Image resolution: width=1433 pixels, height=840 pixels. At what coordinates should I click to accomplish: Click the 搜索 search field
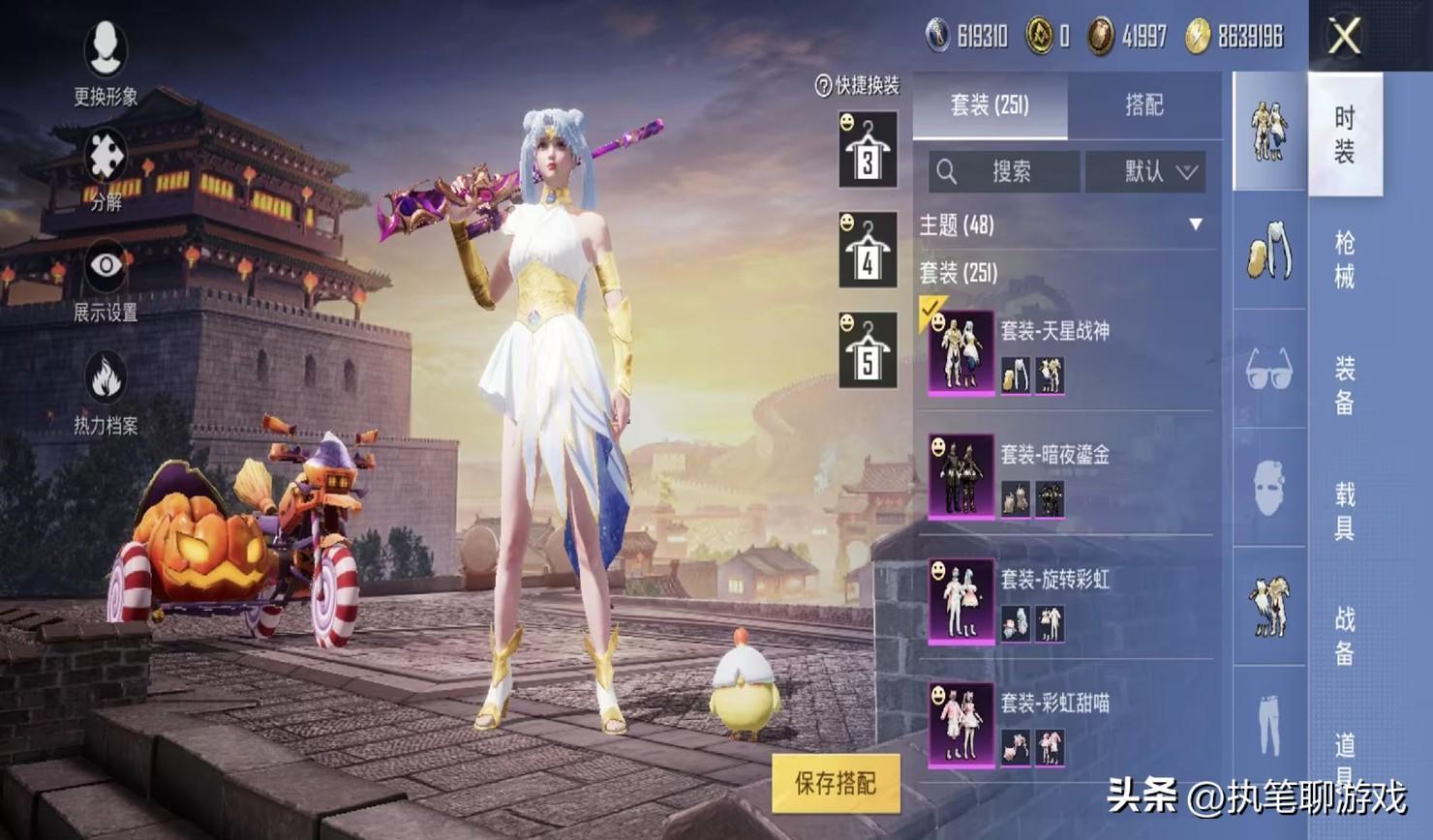(1004, 172)
